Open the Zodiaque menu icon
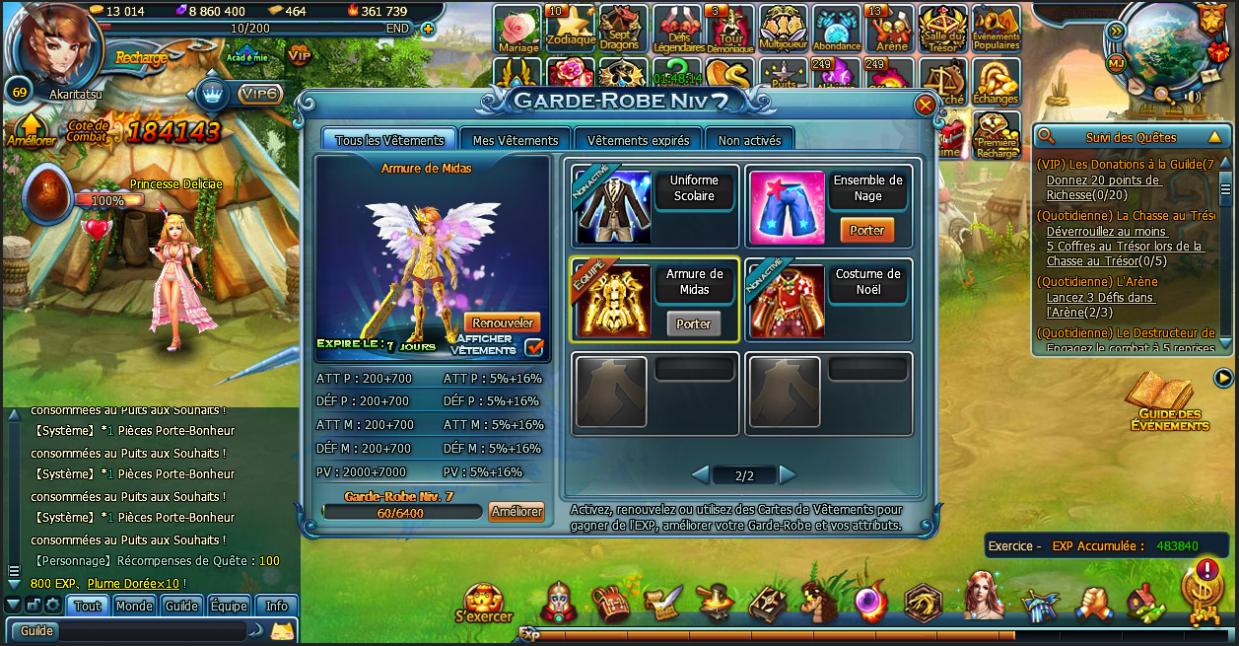Viewport: 1239px width, 646px height. [x=572, y=30]
